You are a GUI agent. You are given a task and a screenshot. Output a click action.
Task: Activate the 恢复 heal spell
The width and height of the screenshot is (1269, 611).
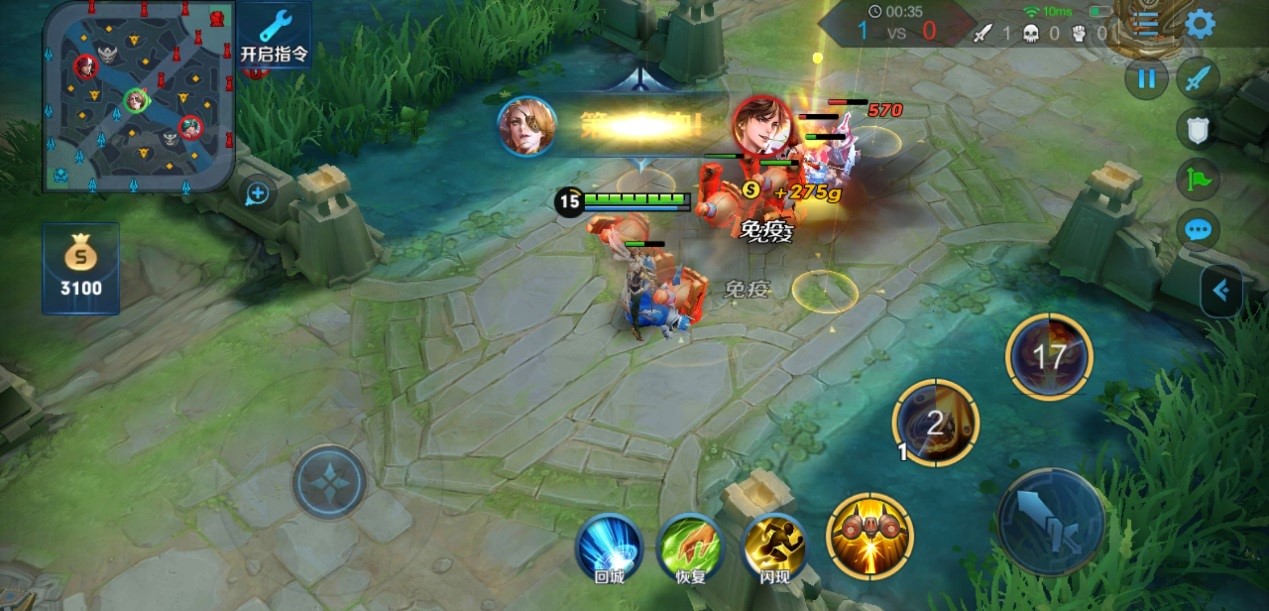(x=690, y=547)
